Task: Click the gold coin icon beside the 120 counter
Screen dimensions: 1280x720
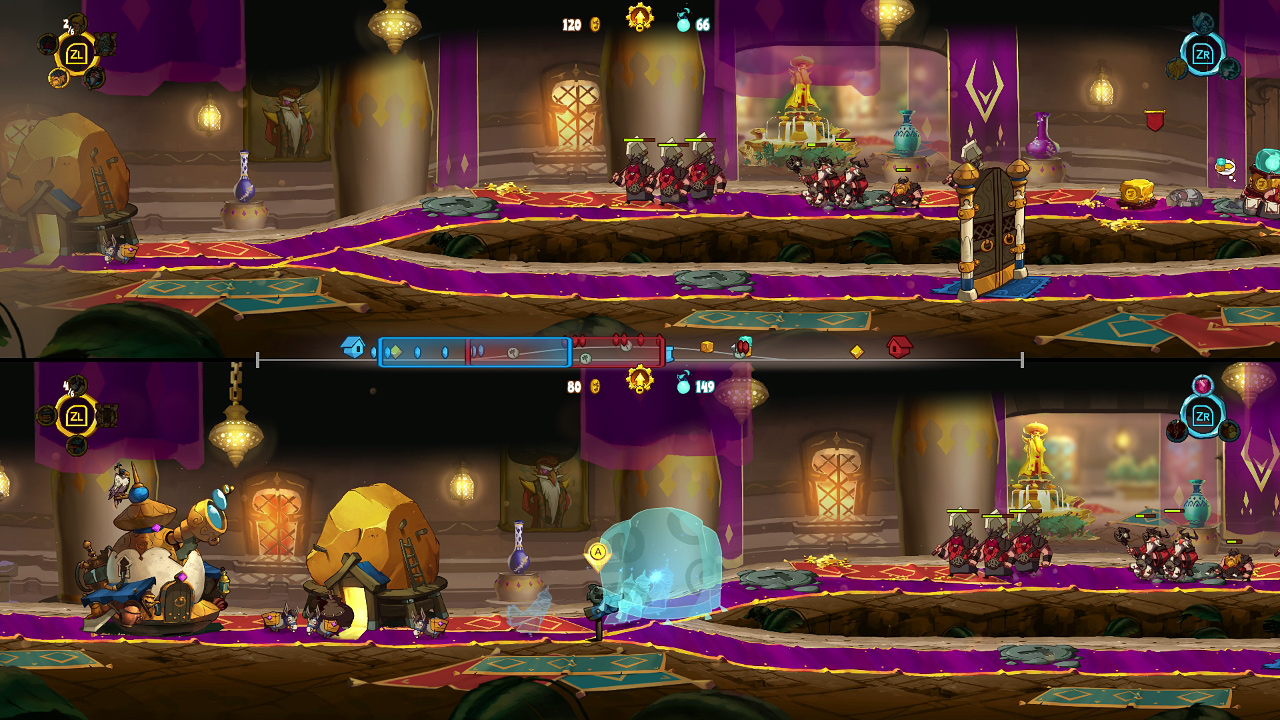Action: [x=594, y=23]
